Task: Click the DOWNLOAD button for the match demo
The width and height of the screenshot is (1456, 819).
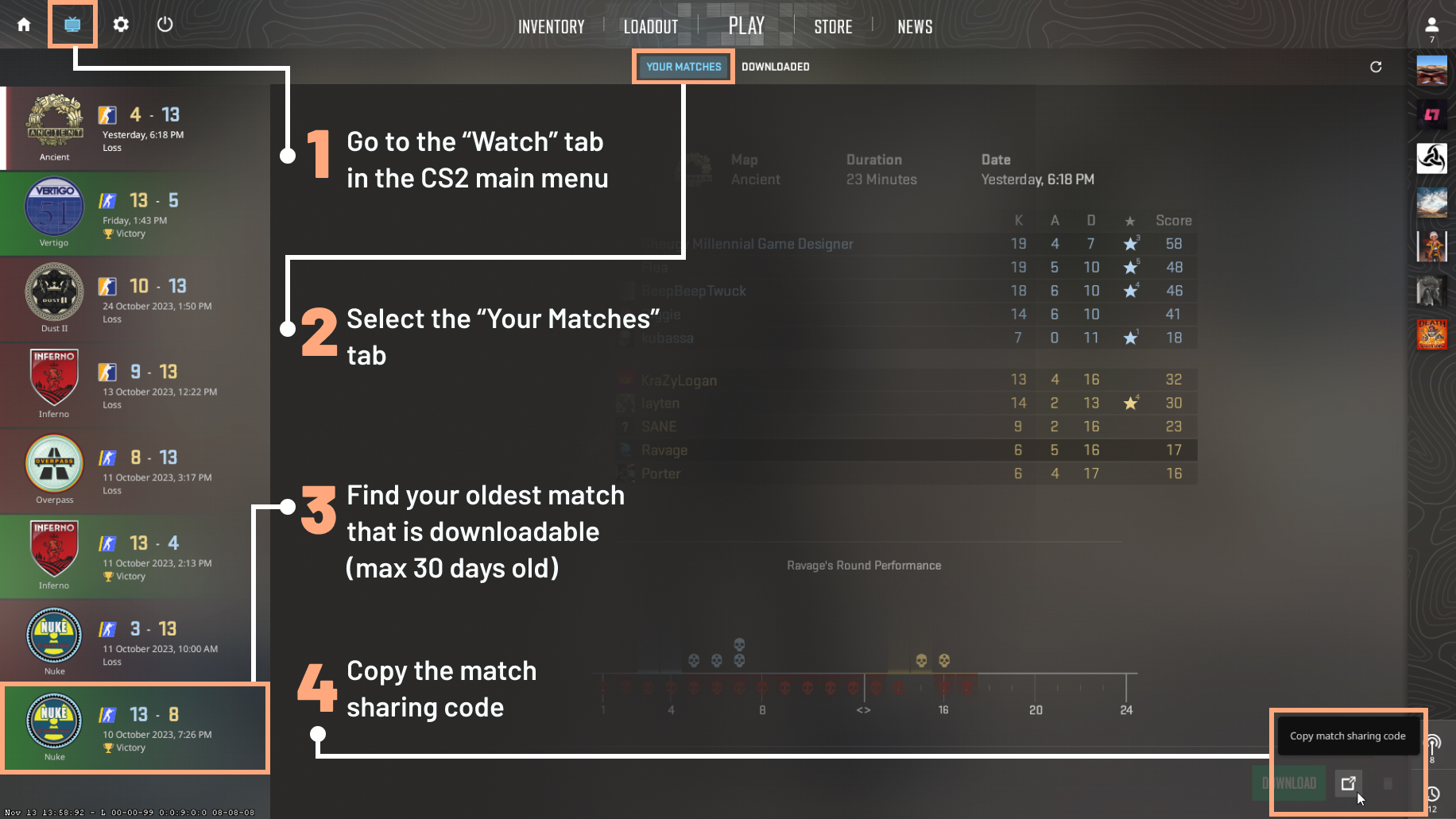Action: [1289, 783]
